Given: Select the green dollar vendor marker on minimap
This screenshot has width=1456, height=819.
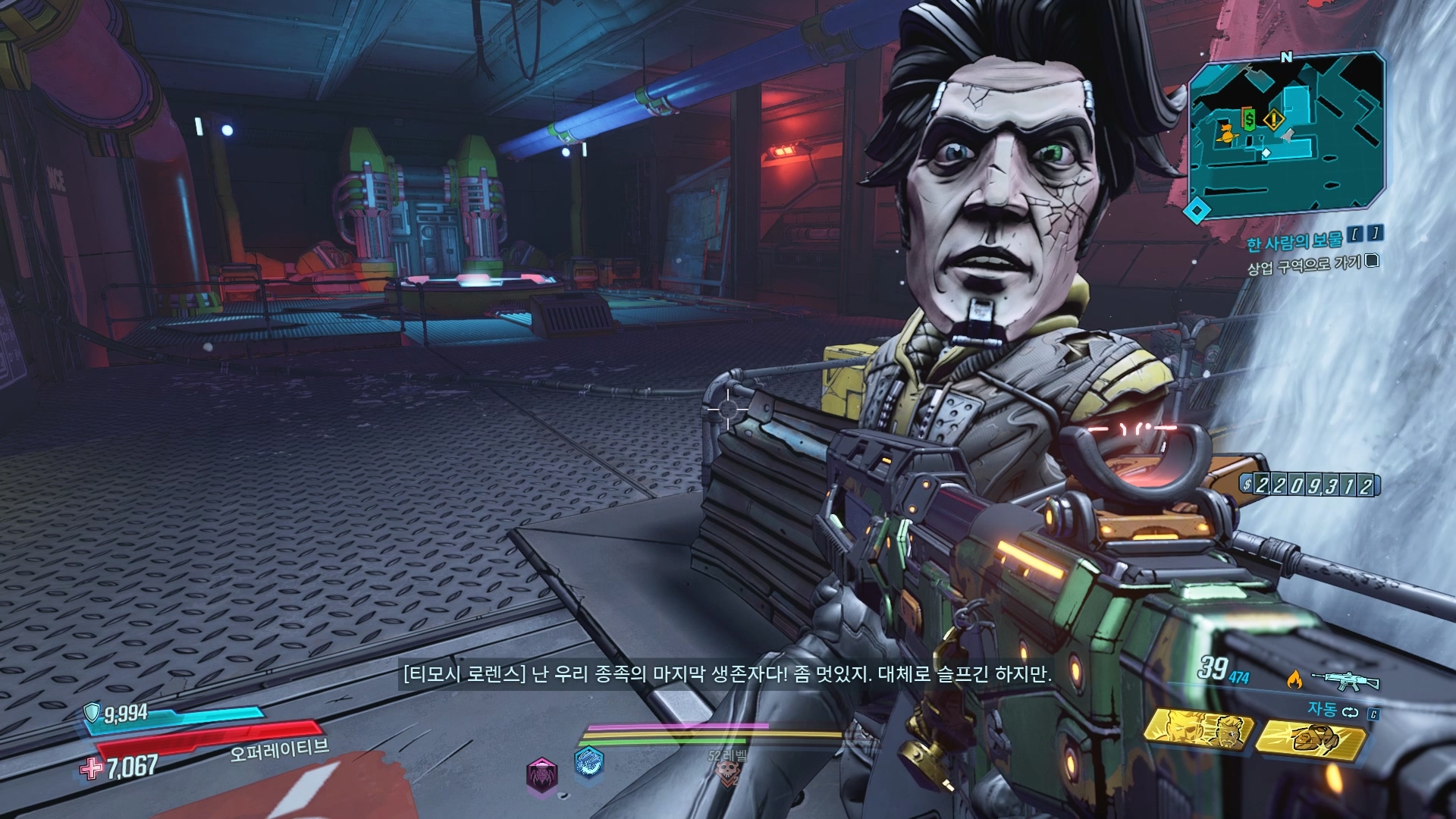Looking at the screenshot, I should 1249,119.
